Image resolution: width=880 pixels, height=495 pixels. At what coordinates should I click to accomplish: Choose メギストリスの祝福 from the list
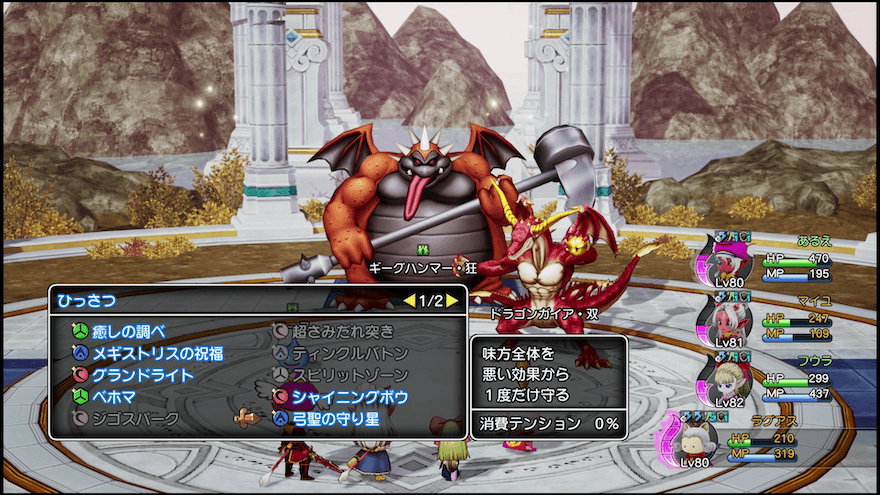[x=157, y=353]
